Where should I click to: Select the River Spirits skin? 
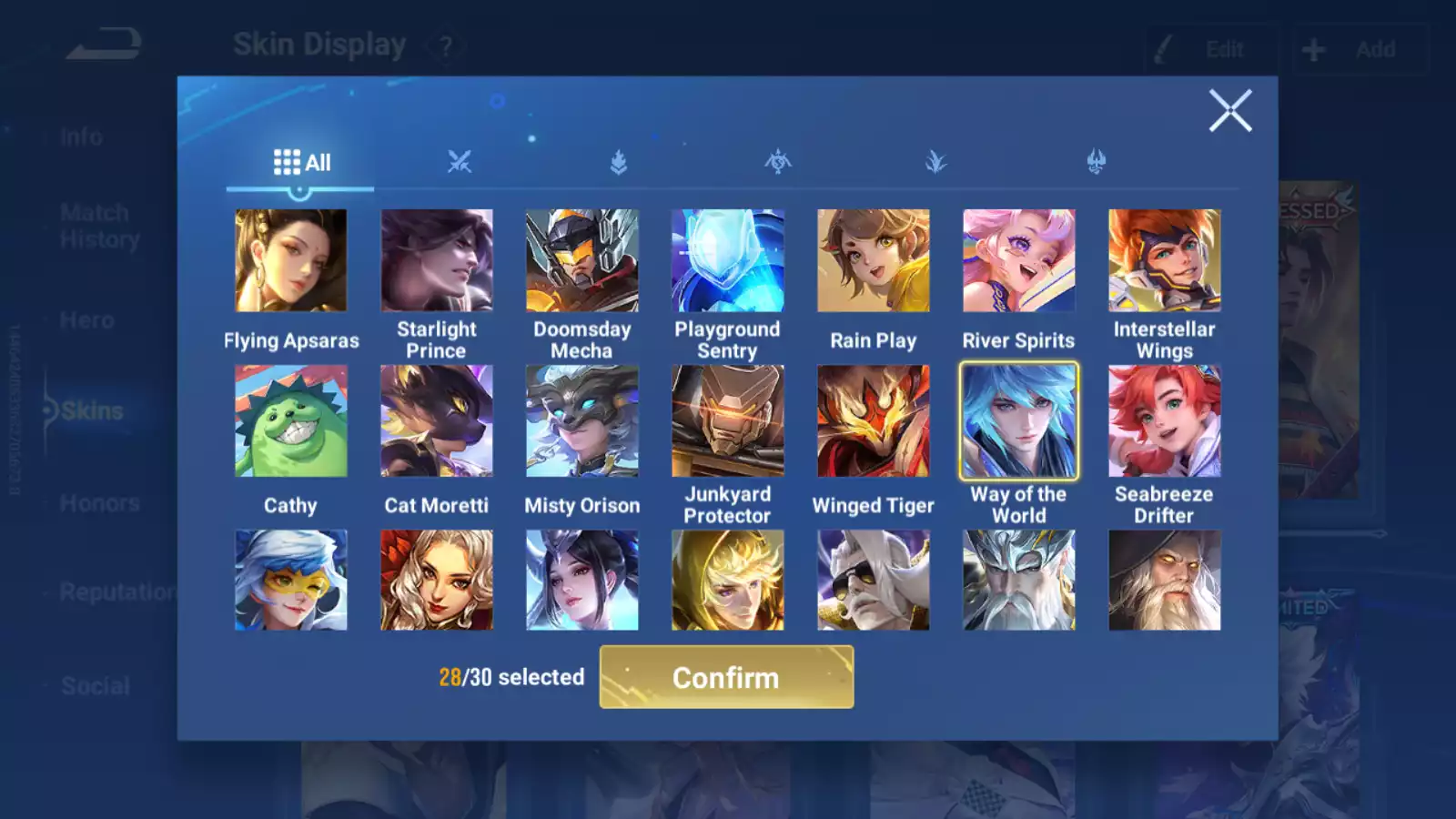pyautogui.click(x=1018, y=261)
